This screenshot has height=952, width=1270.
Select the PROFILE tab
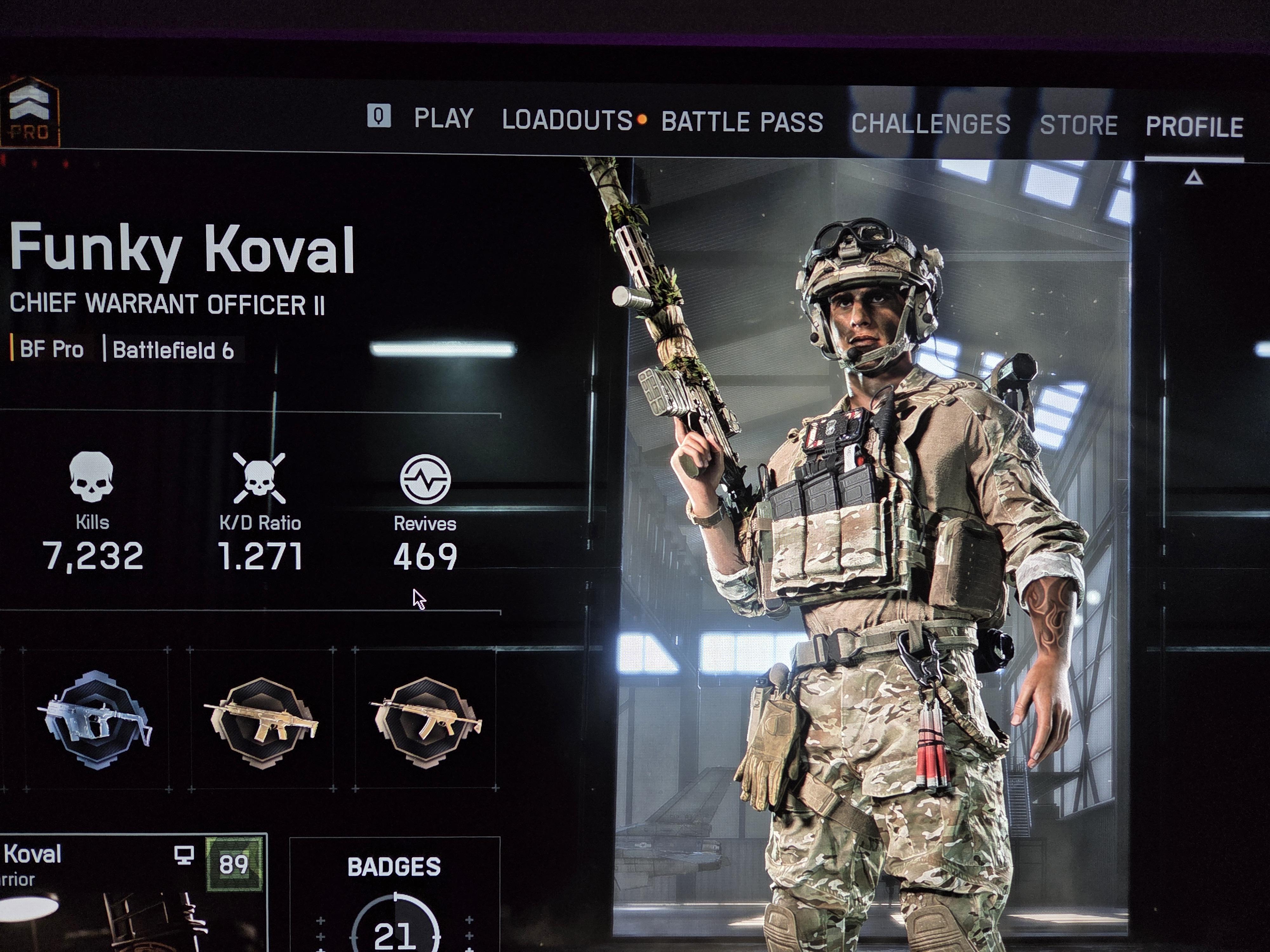click(x=1194, y=127)
